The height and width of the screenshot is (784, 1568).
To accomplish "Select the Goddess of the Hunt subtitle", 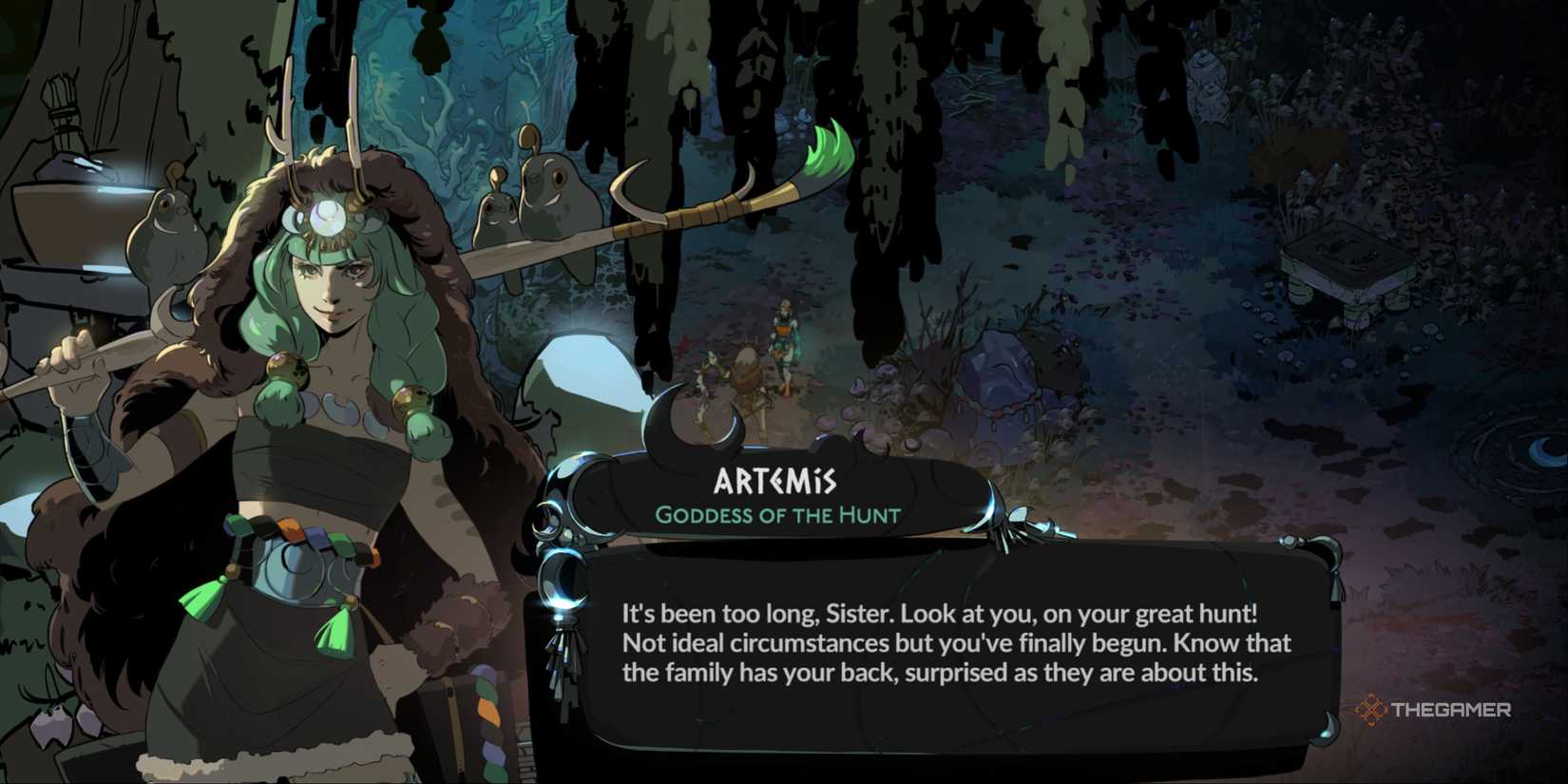I will point(777,516).
